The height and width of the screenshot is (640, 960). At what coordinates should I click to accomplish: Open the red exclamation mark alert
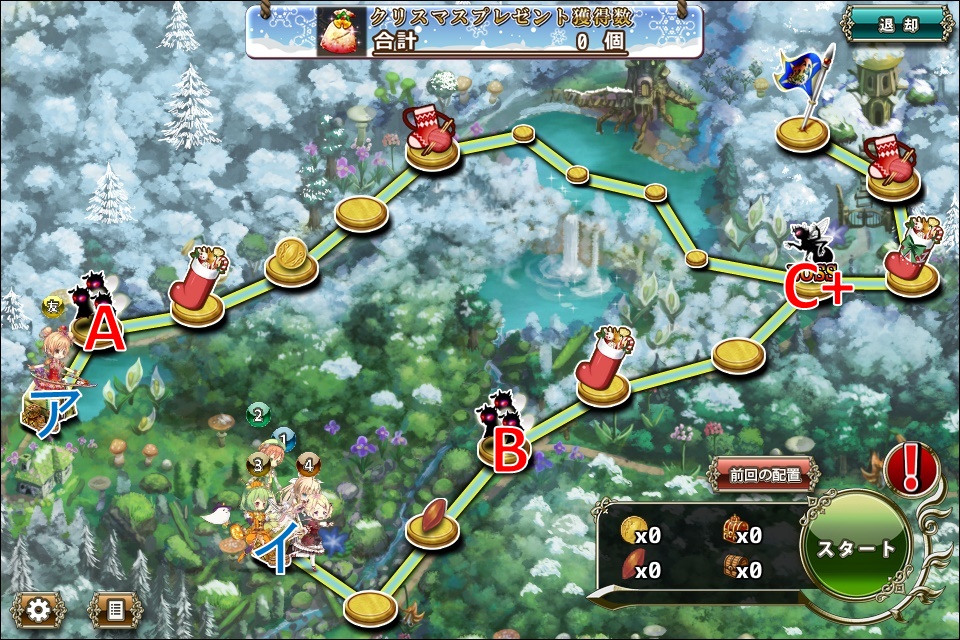coord(911,469)
